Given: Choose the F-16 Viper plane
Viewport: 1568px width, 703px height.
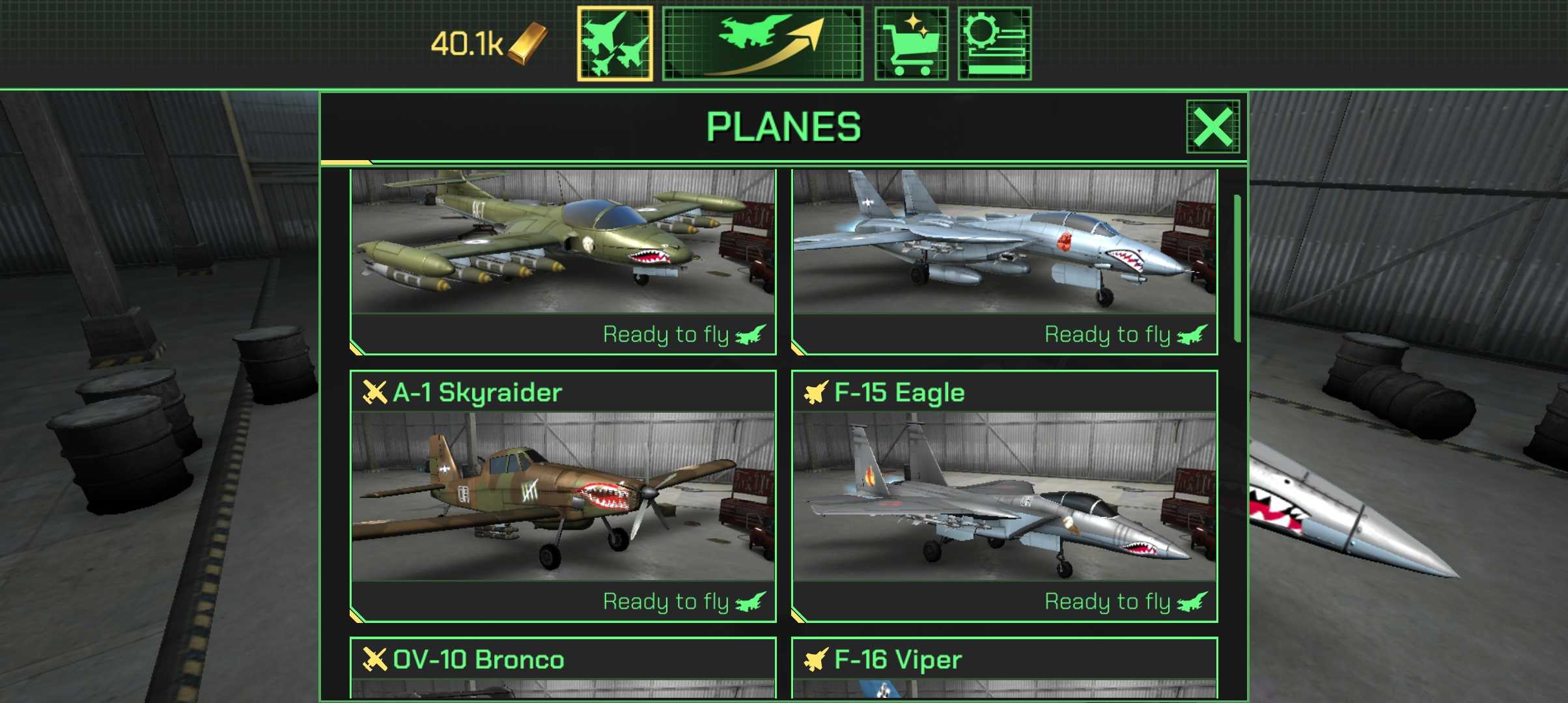Looking at the screenshot, I should (x=1004, y=667).
